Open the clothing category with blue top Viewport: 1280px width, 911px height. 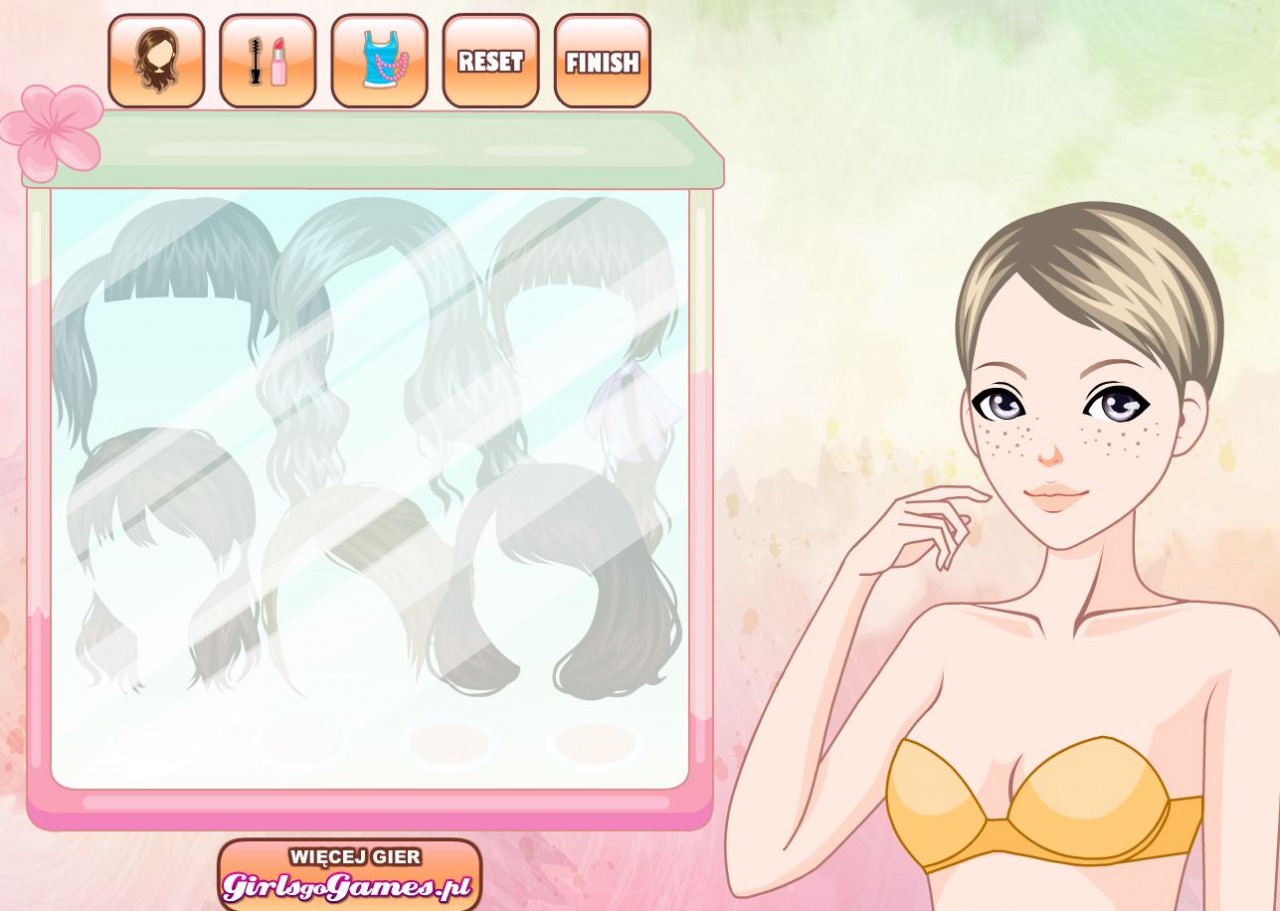379,61
